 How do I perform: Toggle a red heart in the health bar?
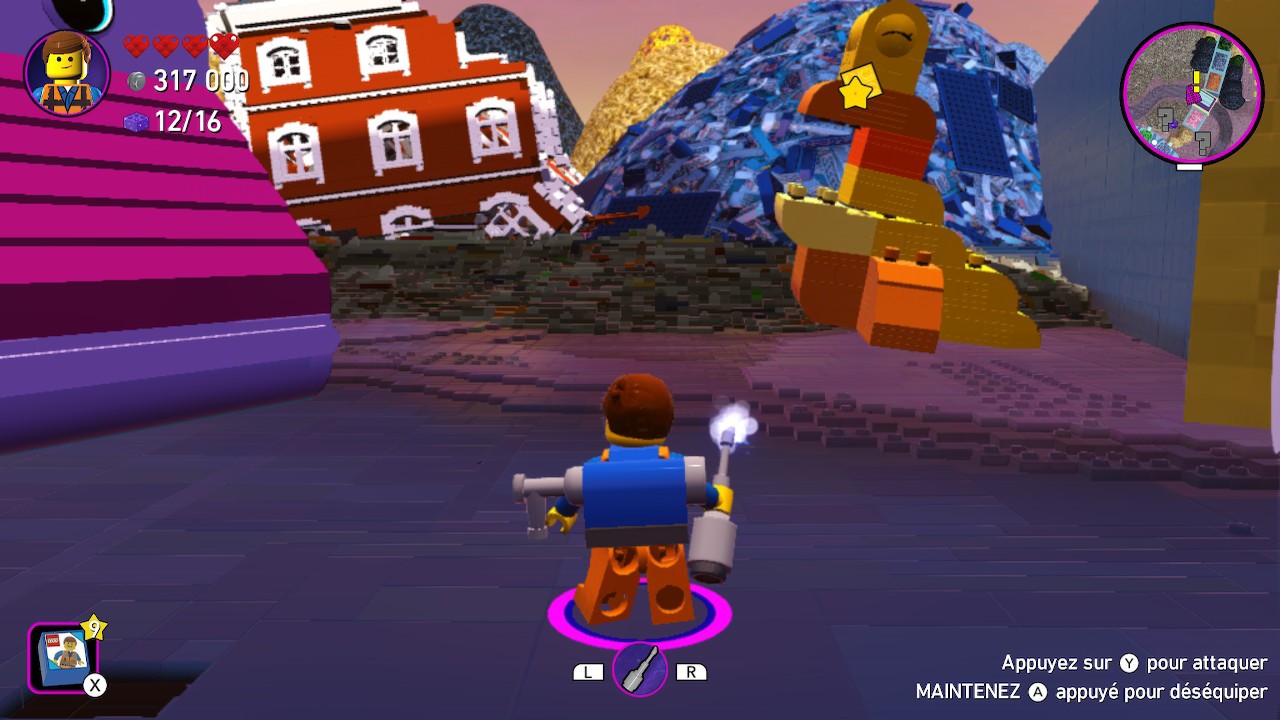coord(134,44)
